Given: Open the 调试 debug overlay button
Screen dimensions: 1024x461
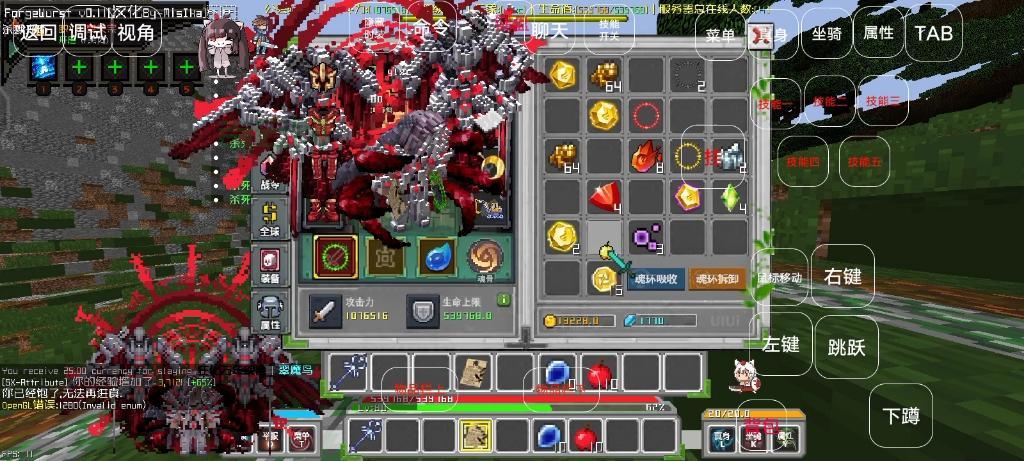Looking at the screenshot, I should coord(87,32).
